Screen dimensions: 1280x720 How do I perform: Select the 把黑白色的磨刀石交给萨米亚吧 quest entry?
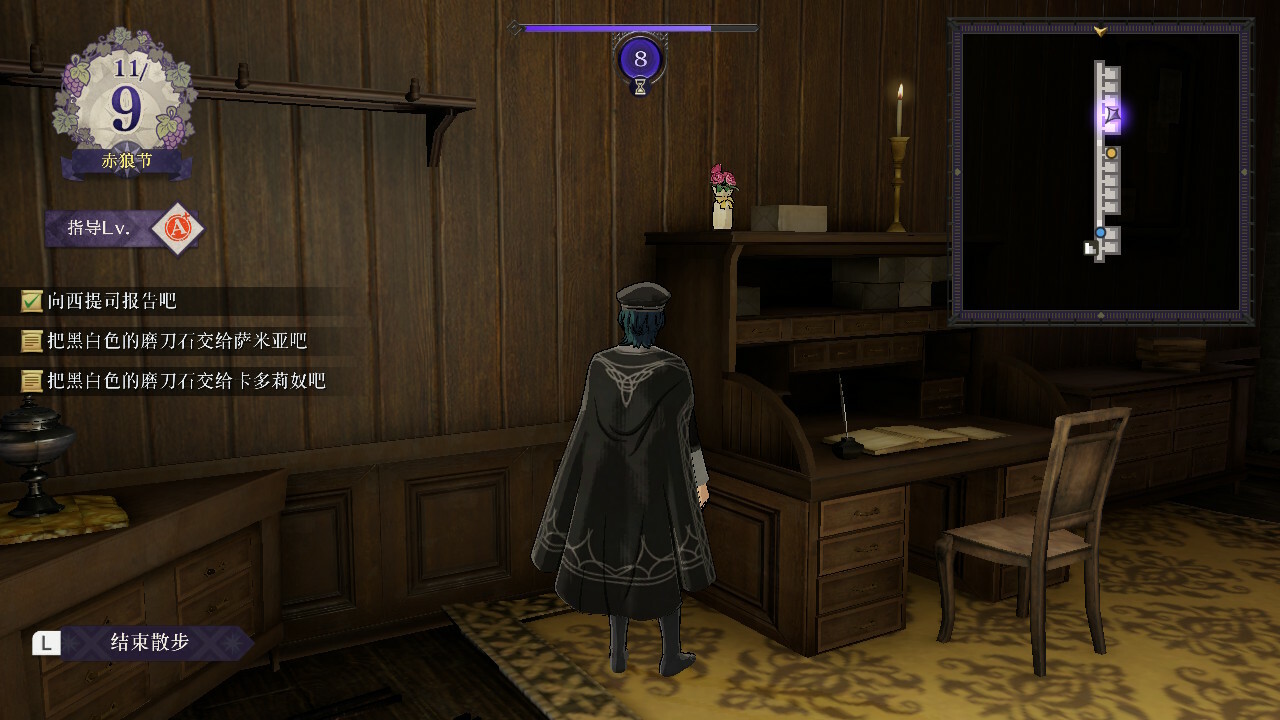click(176, 341)
